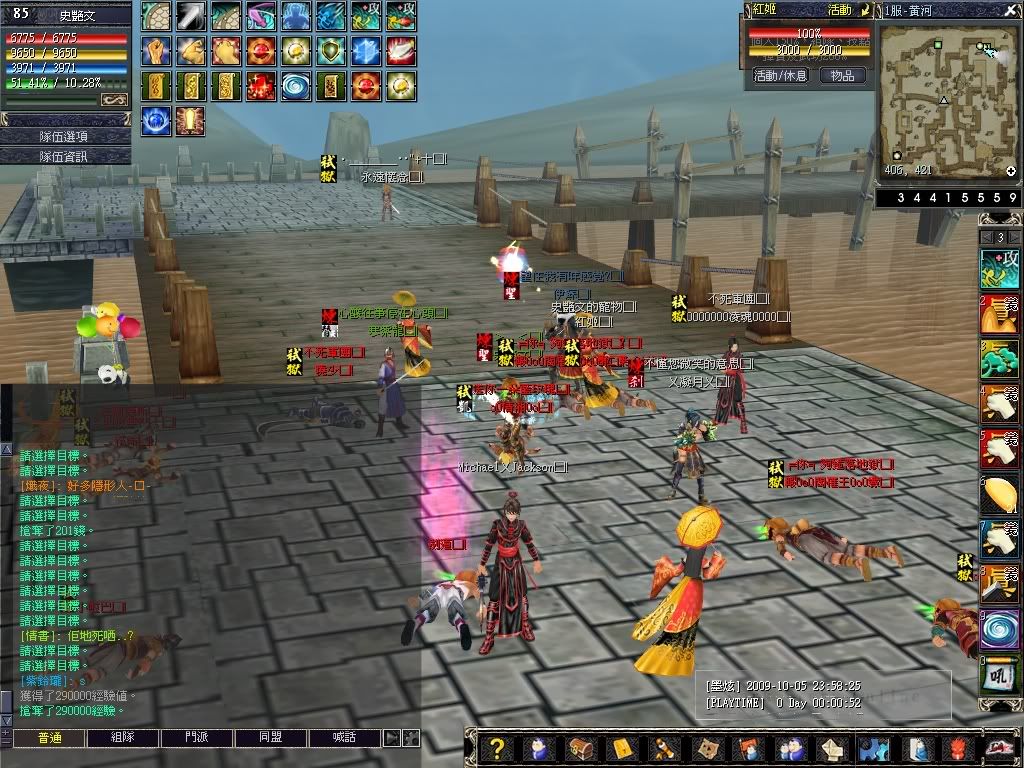Switch to the 普通 chat tab
The height and width of the screenshot is (768, 1024).
[x=50, y=738]
